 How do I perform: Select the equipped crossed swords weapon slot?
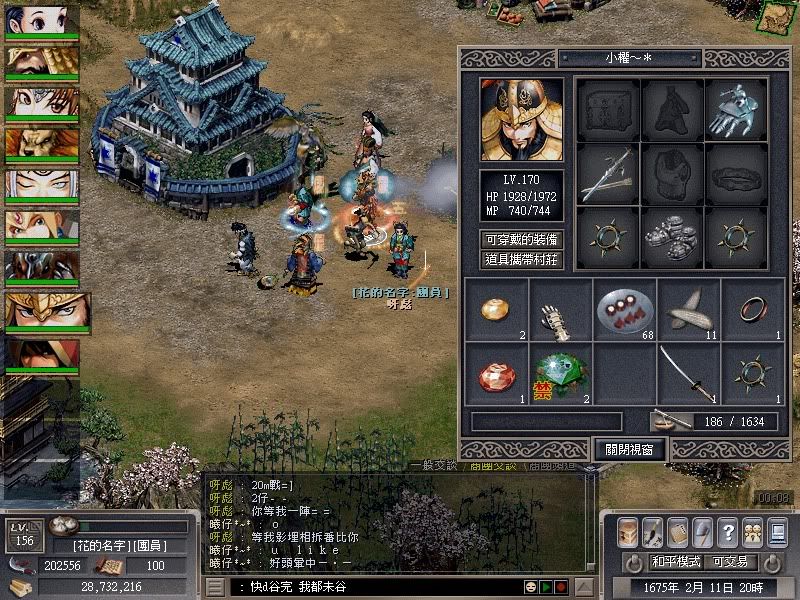click(608, 174)
